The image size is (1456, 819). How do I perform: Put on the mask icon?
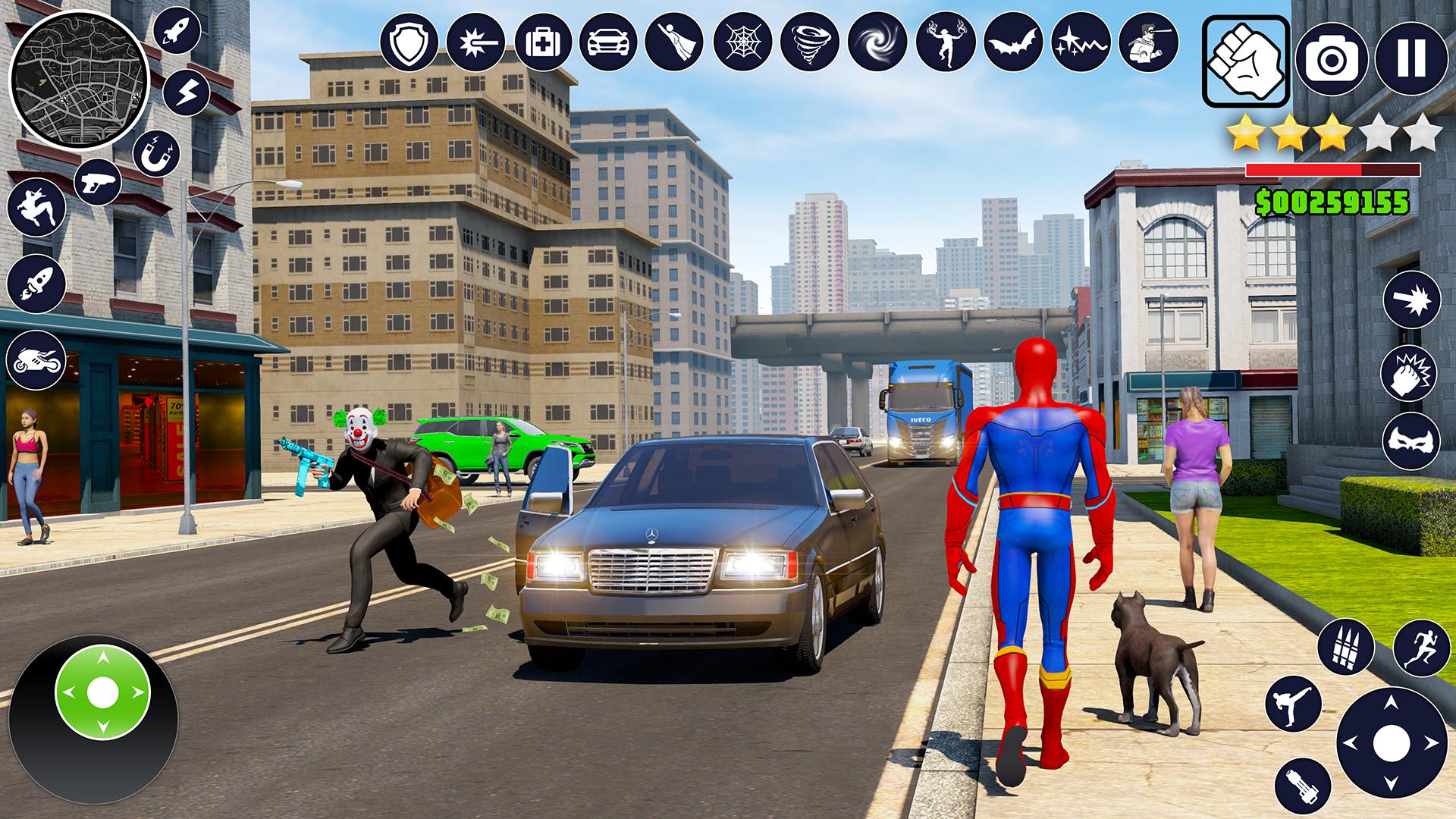[x=1410, y=440]
